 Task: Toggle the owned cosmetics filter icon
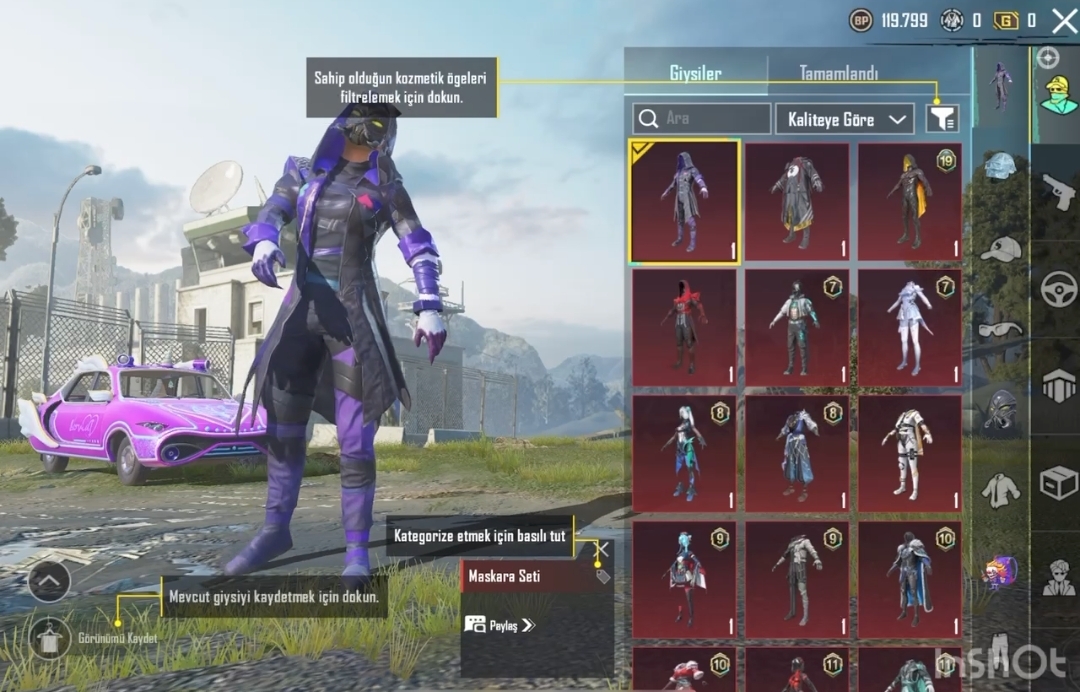tap(941, 119)
